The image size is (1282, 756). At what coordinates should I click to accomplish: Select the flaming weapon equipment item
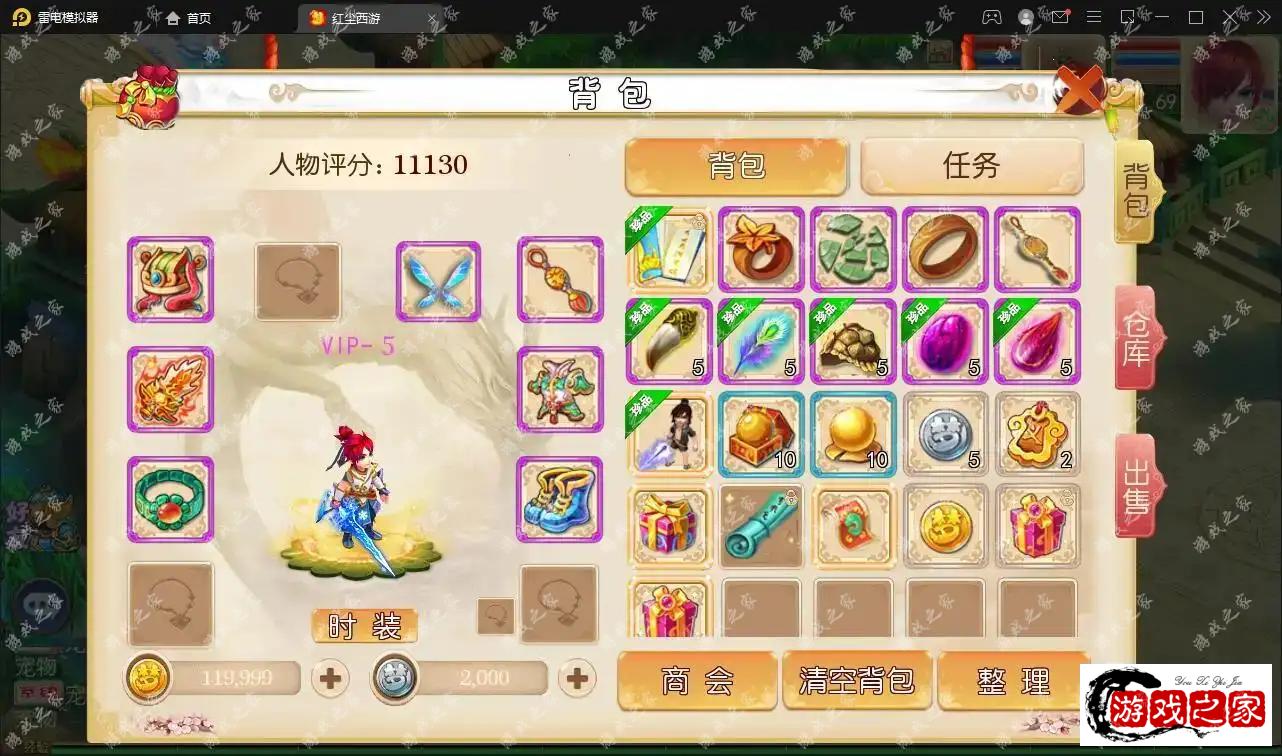(x=170, y=391)
